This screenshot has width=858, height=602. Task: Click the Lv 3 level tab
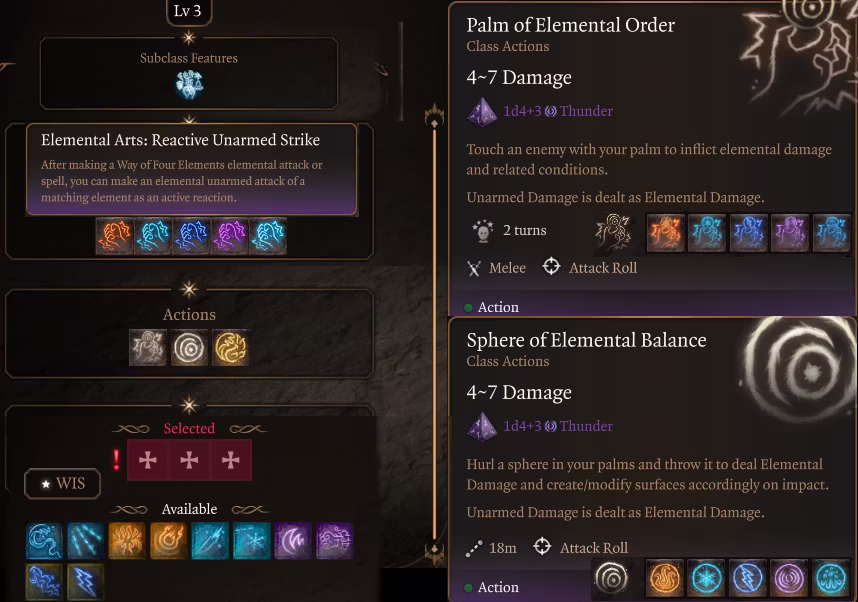pyautogui.click(x=189, y=11)
